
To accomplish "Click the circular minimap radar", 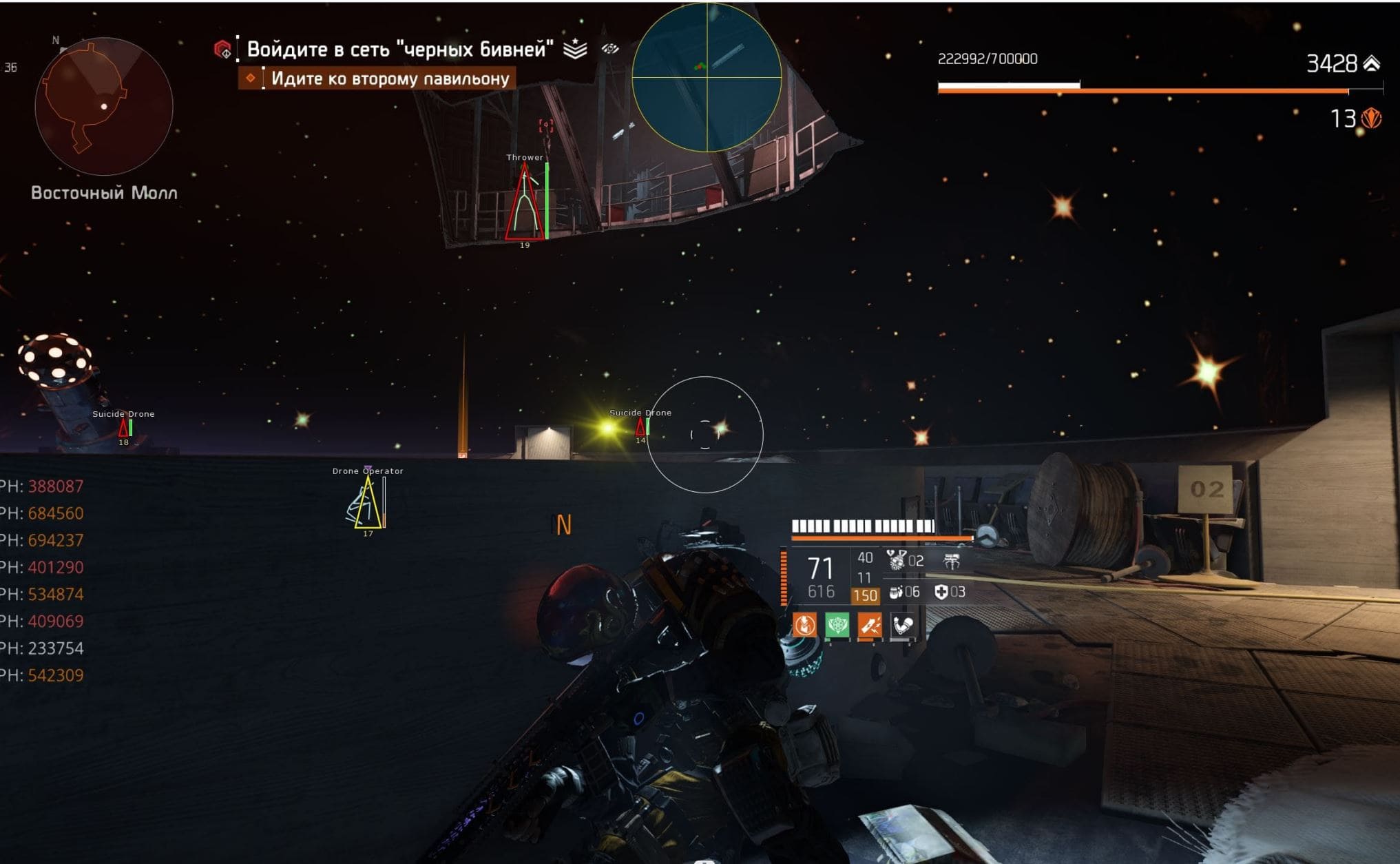I will click(x=103, y=107).
